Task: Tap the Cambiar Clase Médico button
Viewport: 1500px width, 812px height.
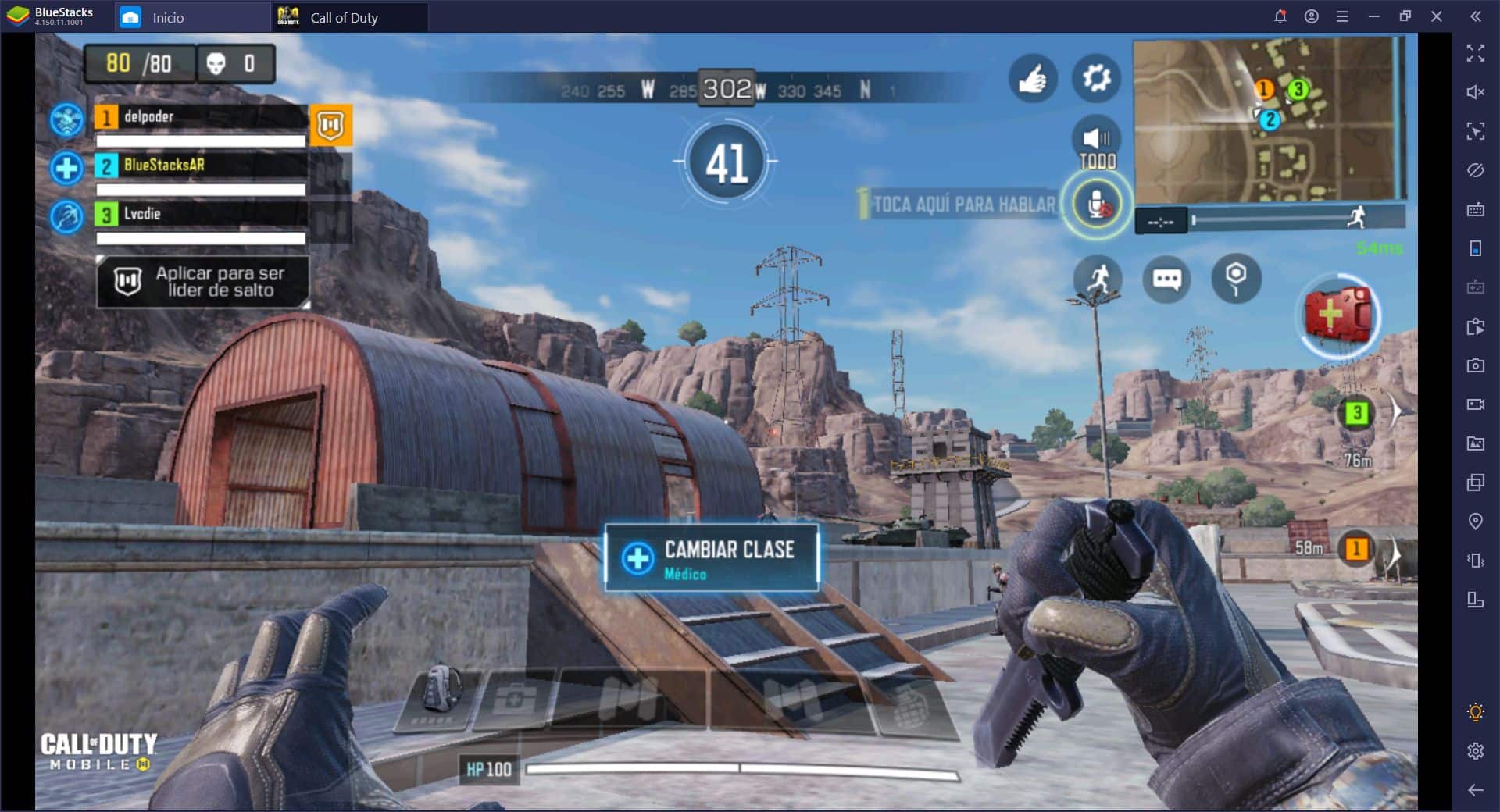Action: pyautogui.click(x=712, y=558)
